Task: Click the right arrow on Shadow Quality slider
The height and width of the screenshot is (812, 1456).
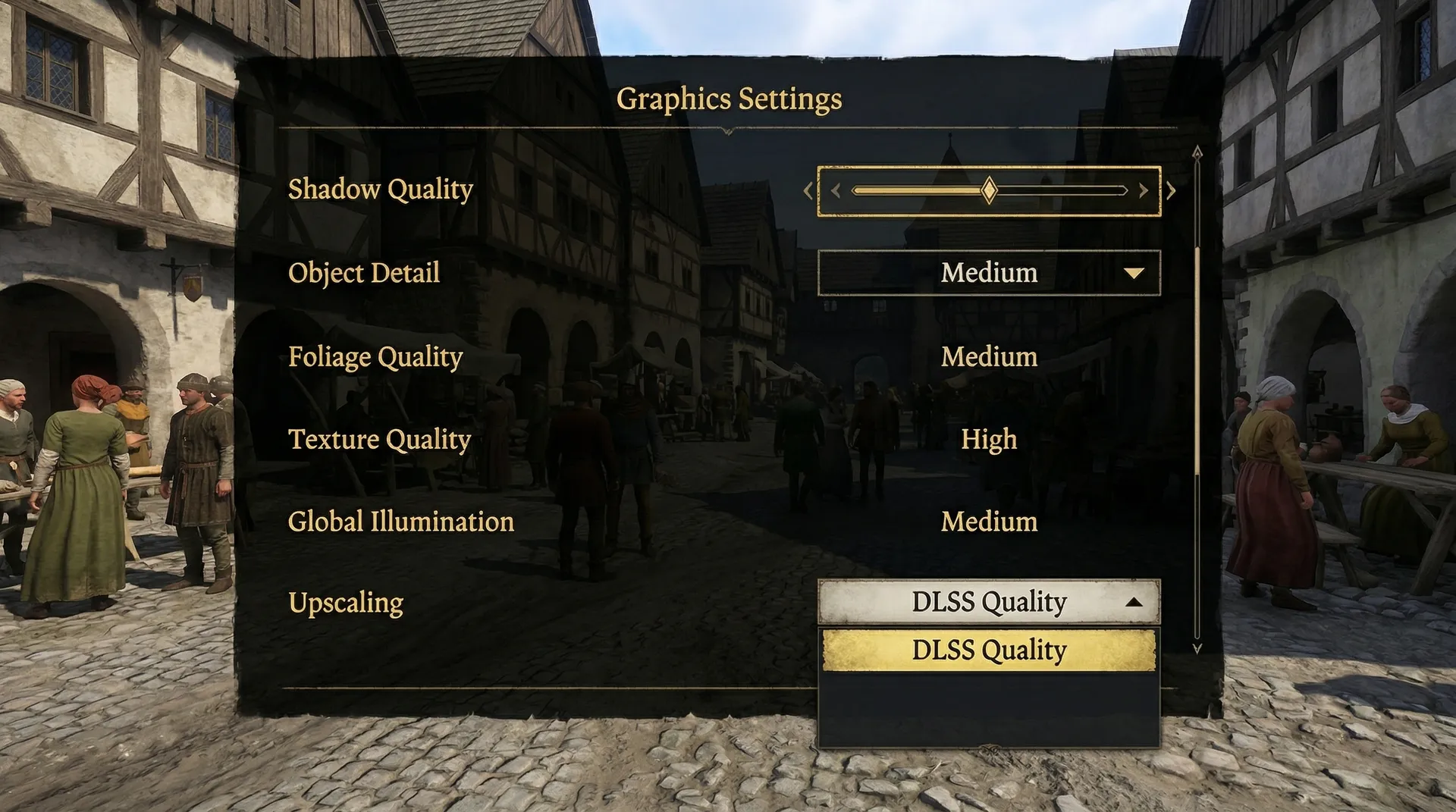Action: coord(1171,191)
